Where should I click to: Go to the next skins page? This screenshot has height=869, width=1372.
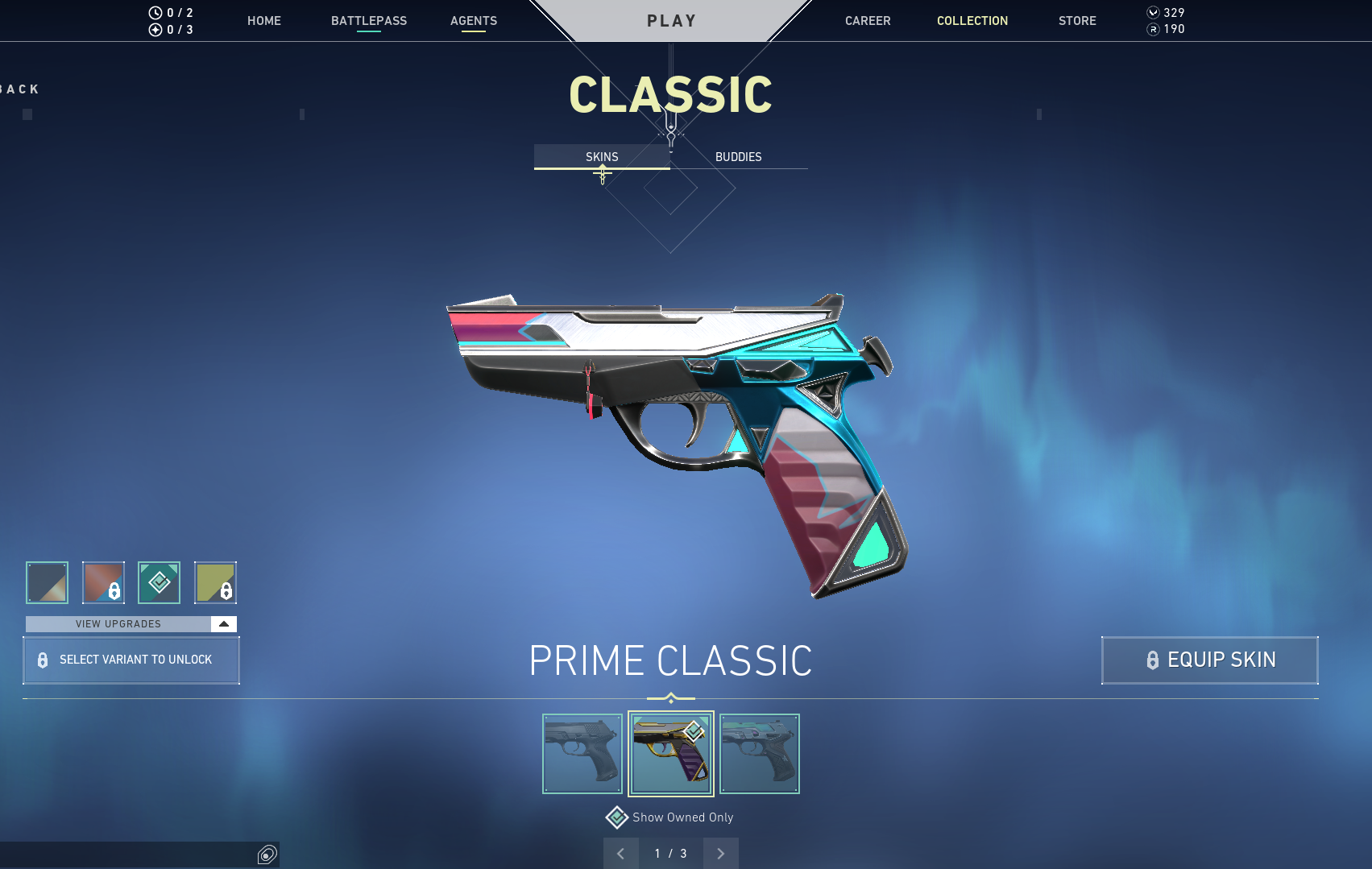tap(720, 854)
